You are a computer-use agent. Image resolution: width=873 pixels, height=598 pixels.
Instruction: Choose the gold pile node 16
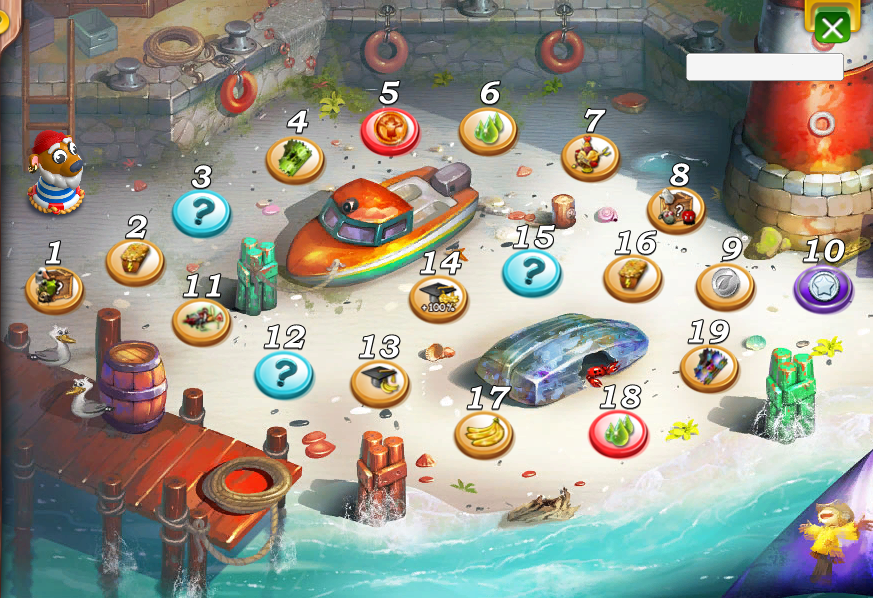633,277
